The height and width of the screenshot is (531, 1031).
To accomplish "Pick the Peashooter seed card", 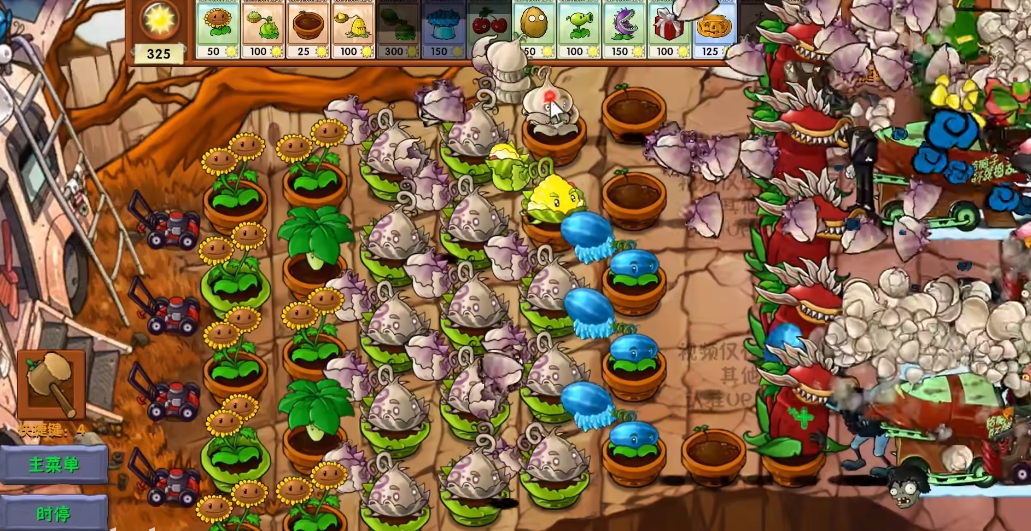I will (x=579, y=29).
